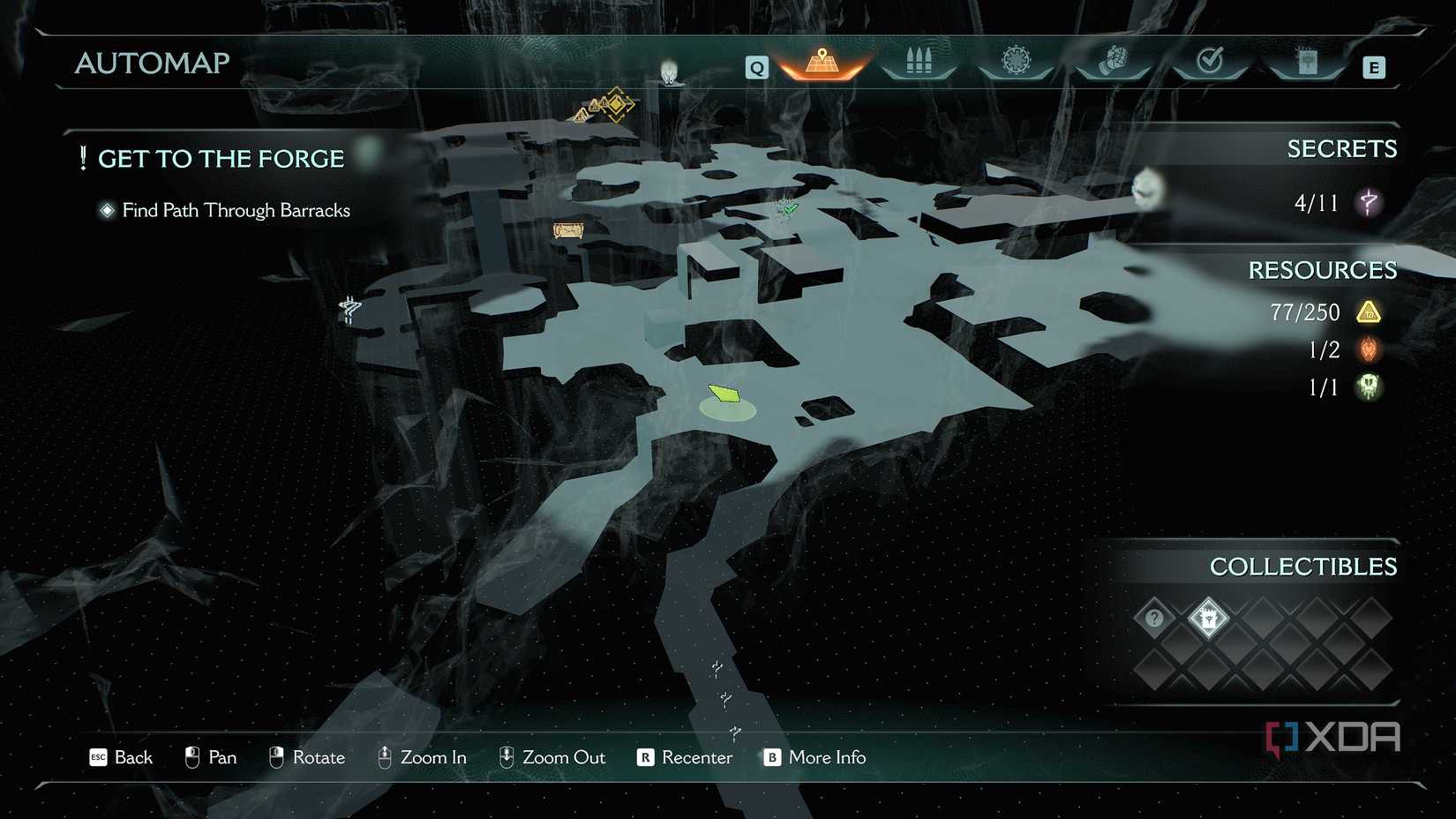Toggle the orange essence icon at 1/2
Screen dimensions: 1456x819
(x=1367, y=349)
